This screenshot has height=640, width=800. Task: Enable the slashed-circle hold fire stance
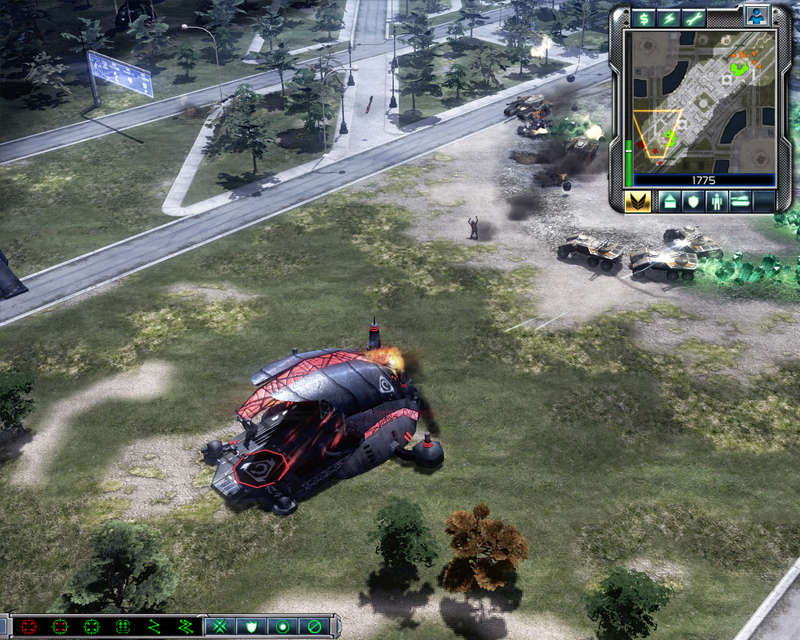314,627
